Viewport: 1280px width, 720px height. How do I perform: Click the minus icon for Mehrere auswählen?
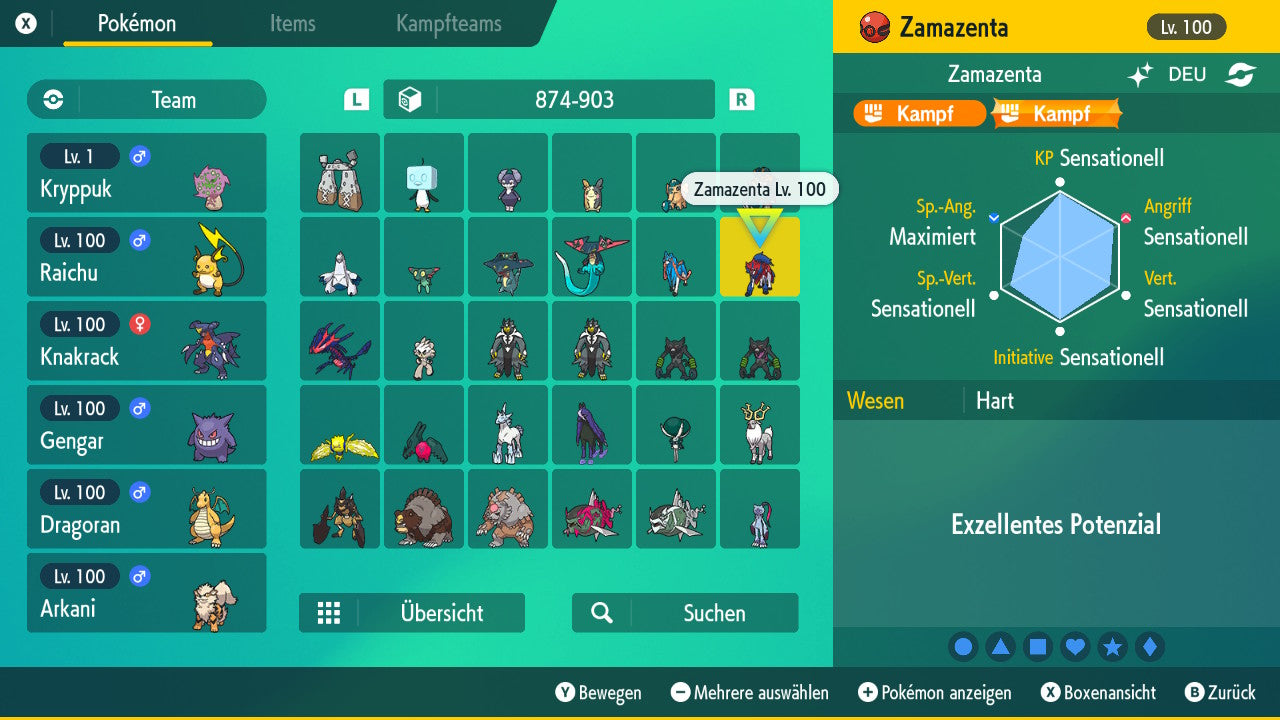point(680,692)
